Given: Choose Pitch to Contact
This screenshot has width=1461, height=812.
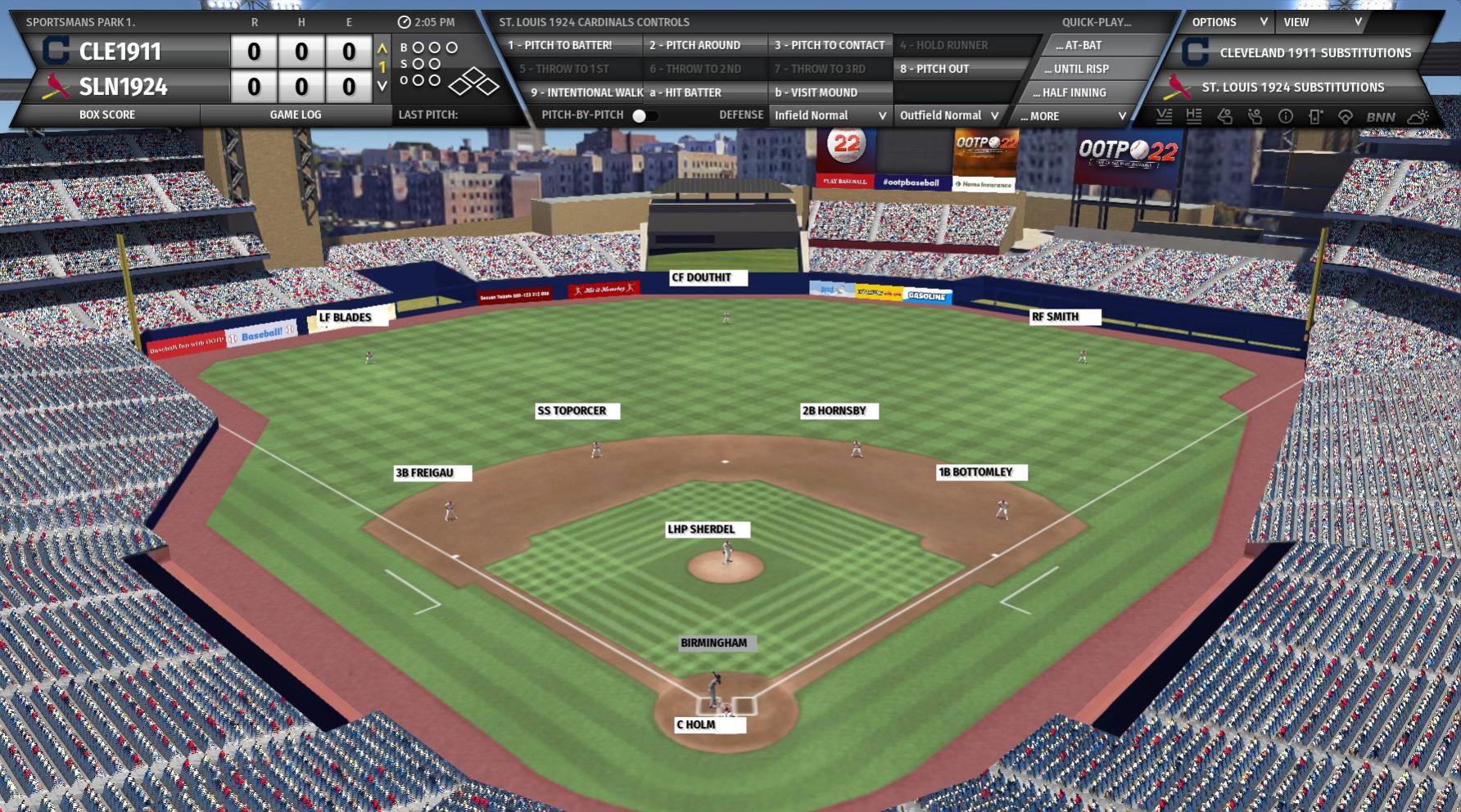Looking at the screenshot, I should click(830, 45).
